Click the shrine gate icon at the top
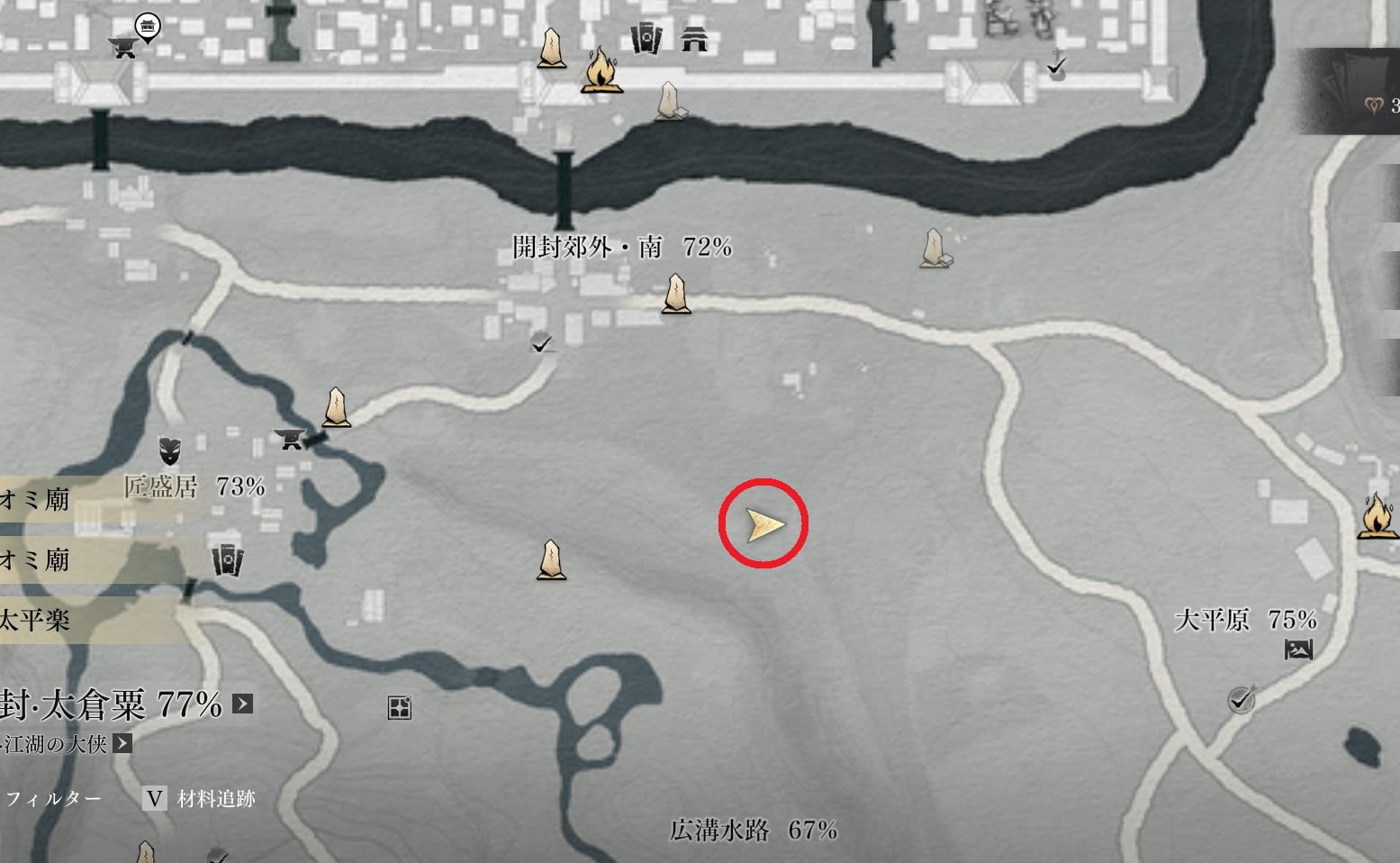Viewport: 1400px width, 863px height. tap(694, 39)
